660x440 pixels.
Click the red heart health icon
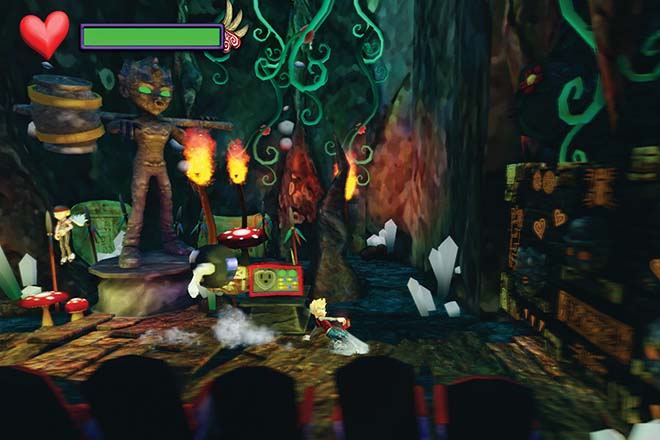(44, 34)
